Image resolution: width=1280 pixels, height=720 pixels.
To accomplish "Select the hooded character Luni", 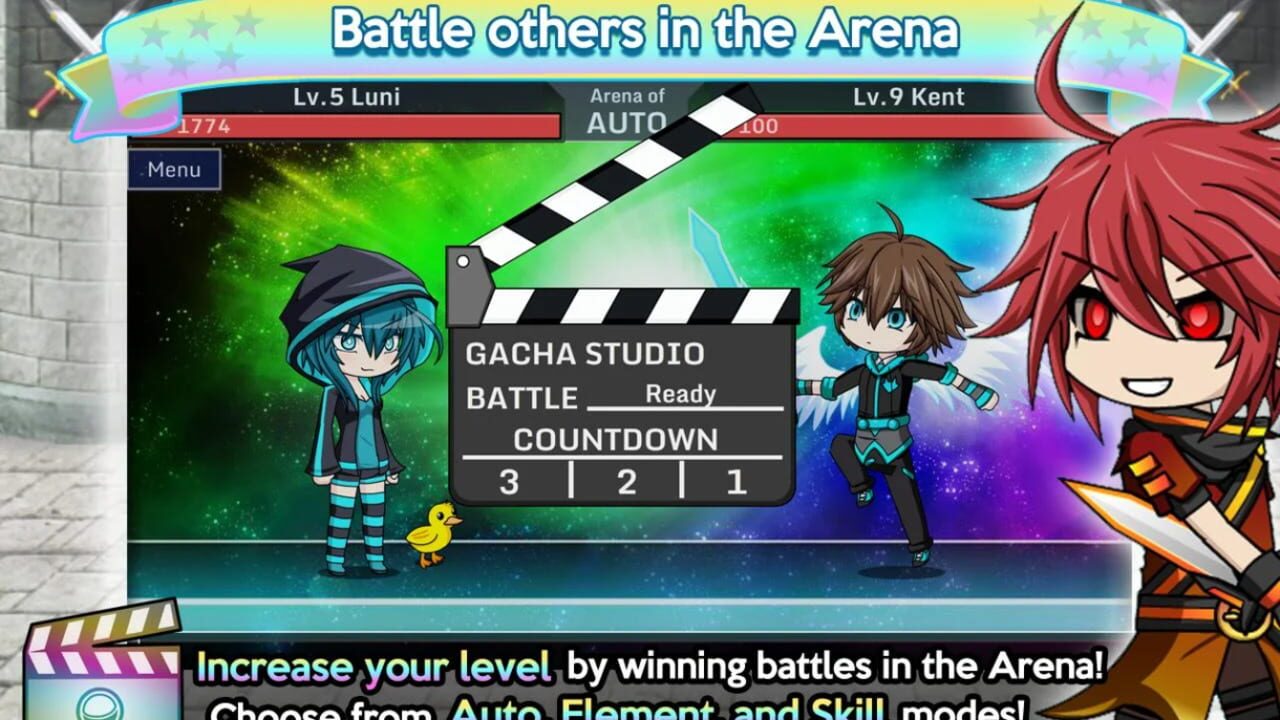I will pos(360,400).
